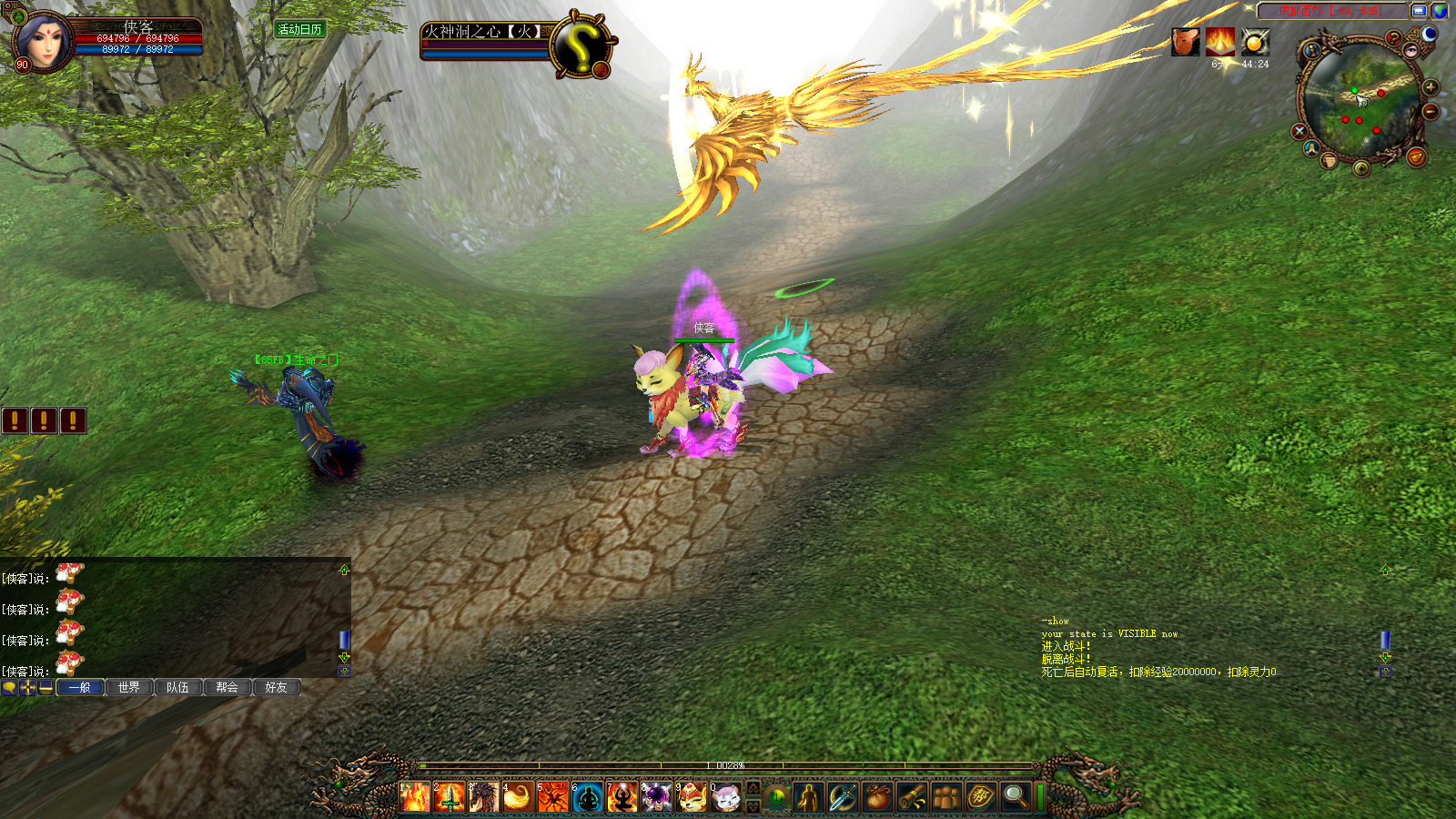This screenshot has width=1456, height=819.
Task: Click the question mark help button by minimap
Action: [1393, 38]
